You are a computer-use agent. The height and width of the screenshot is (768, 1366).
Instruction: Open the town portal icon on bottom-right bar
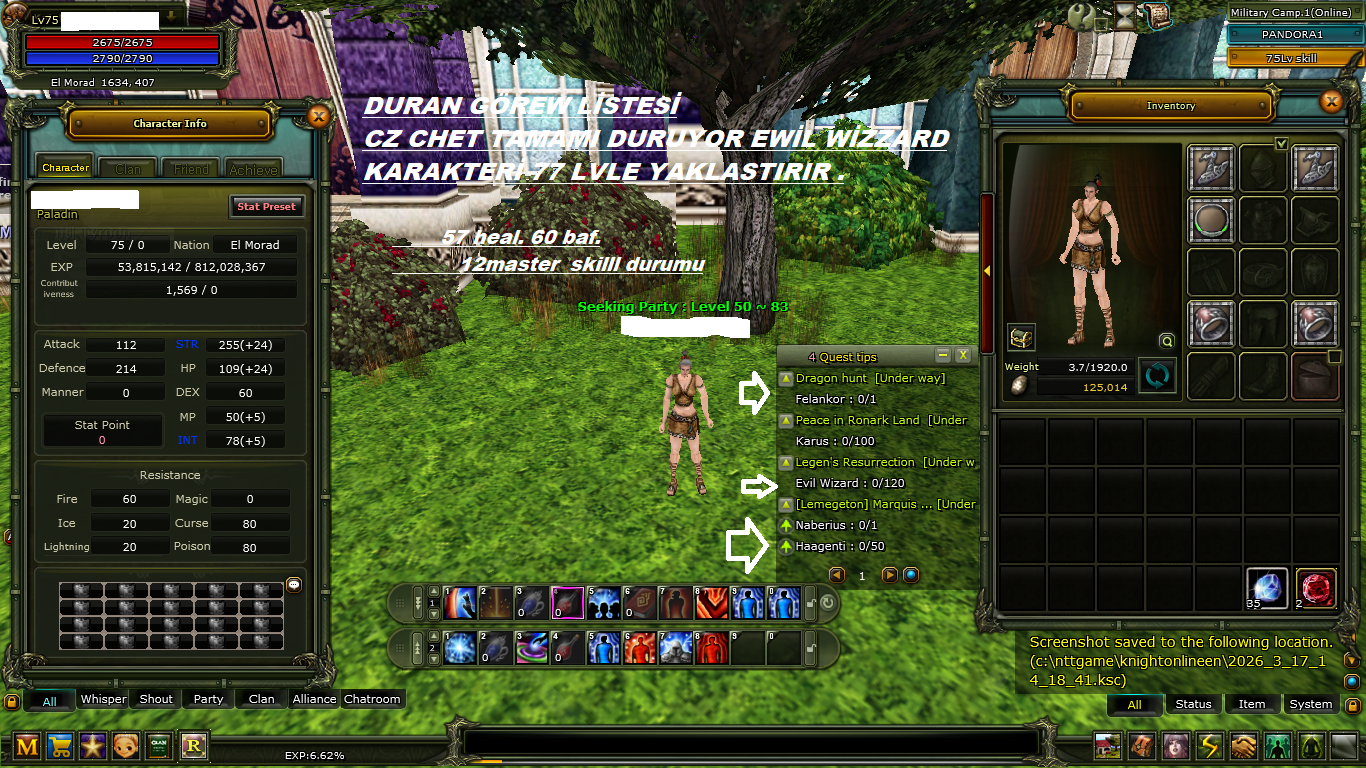coord(1107,746)
